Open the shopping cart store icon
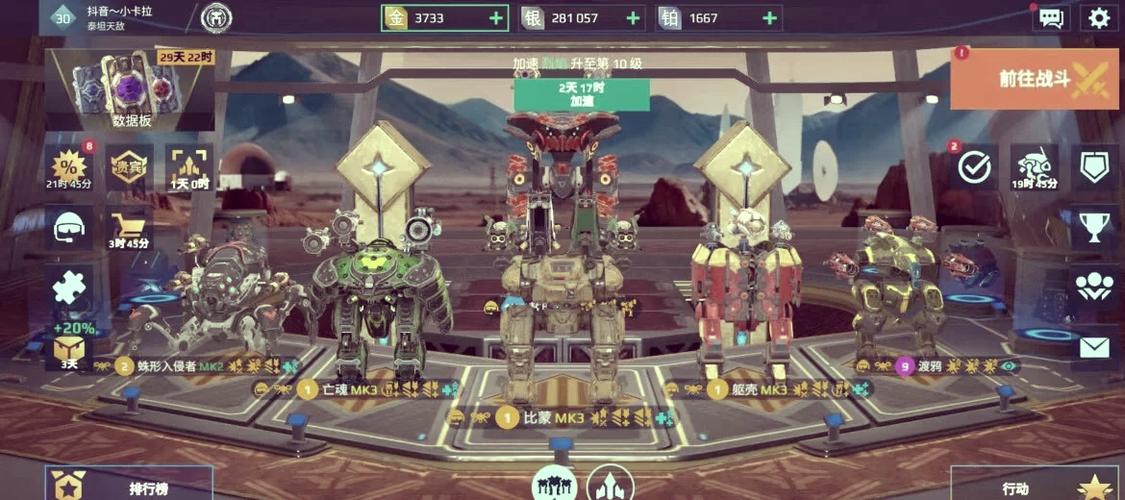Screen dimensions: 1125x500 click(x=130, y=227)
